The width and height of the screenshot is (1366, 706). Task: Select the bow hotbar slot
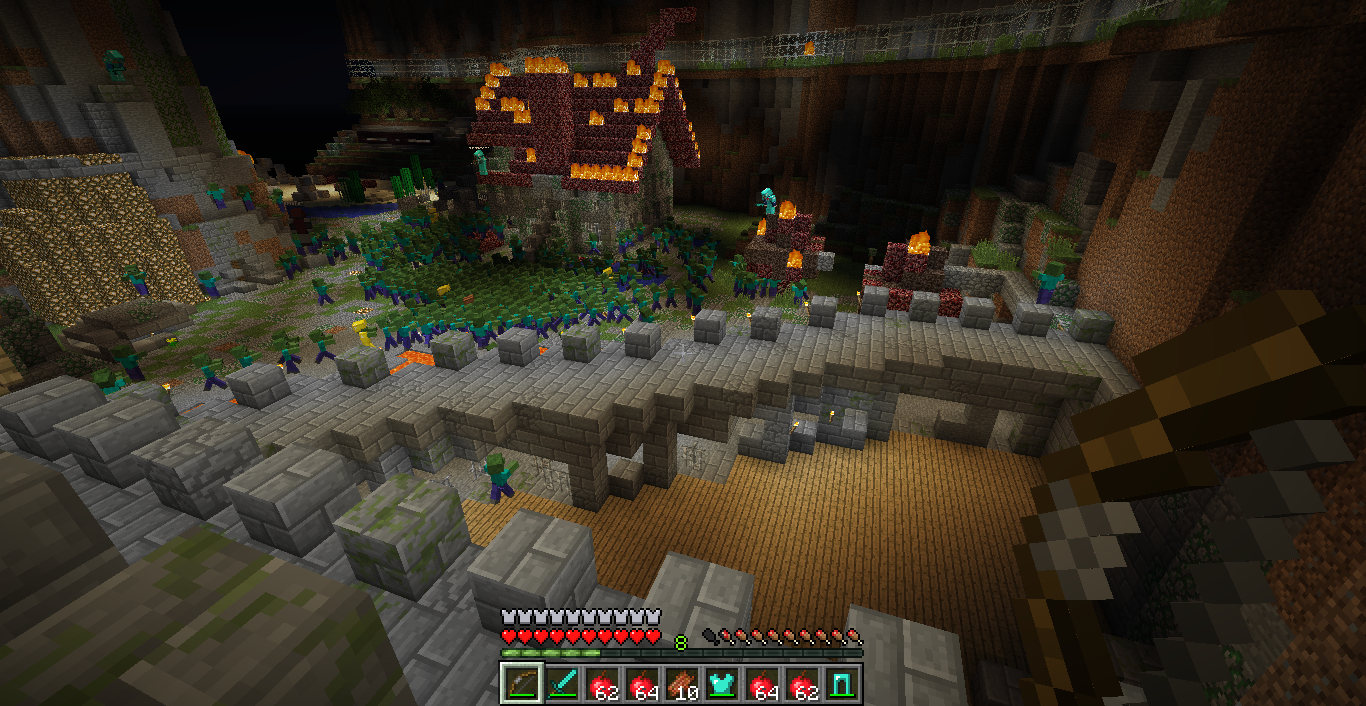(521, 683)
